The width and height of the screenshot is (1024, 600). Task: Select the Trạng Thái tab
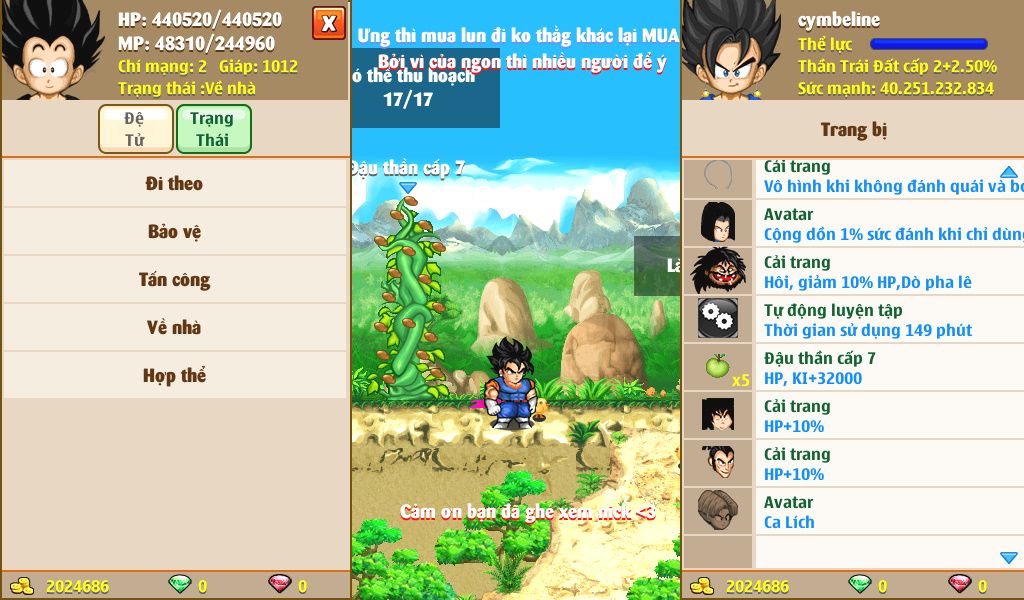point(213,129)
